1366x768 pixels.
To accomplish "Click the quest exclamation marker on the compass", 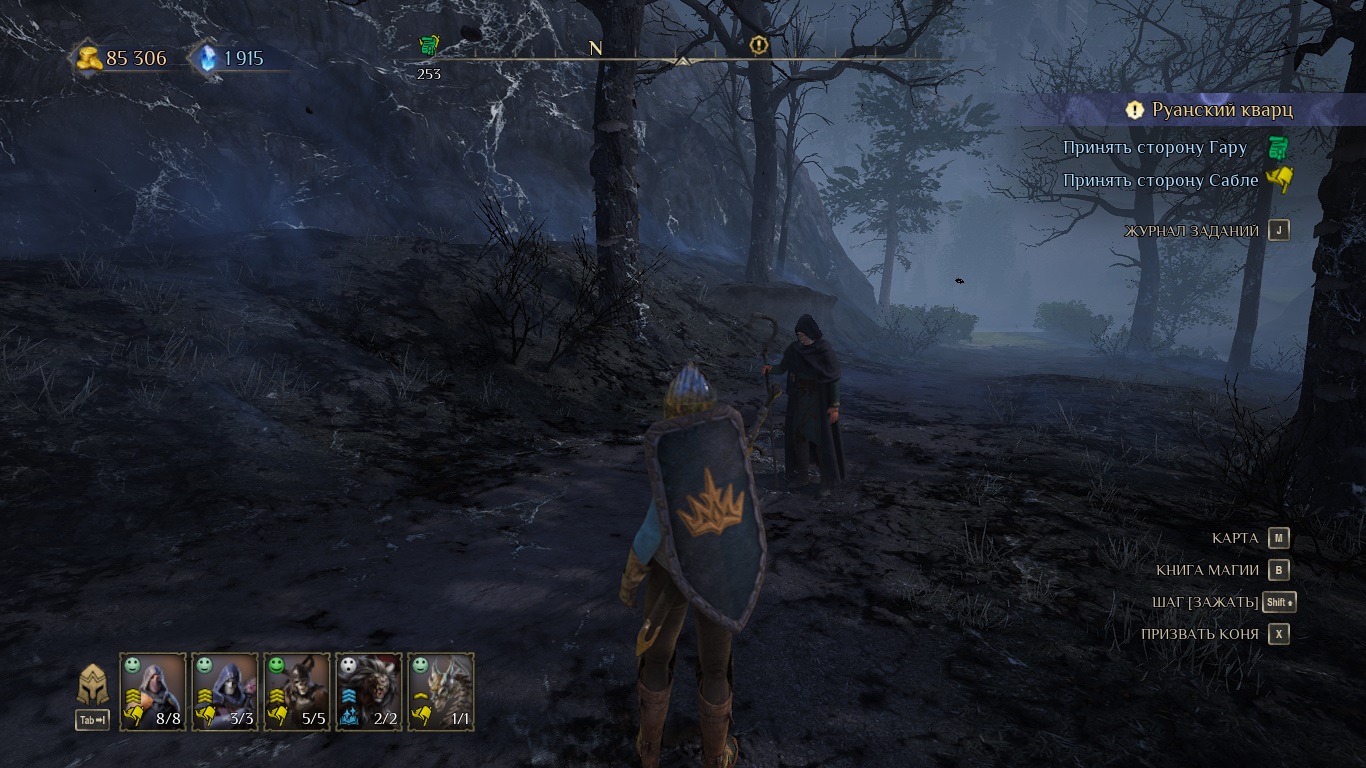I will tap(759, 45).
